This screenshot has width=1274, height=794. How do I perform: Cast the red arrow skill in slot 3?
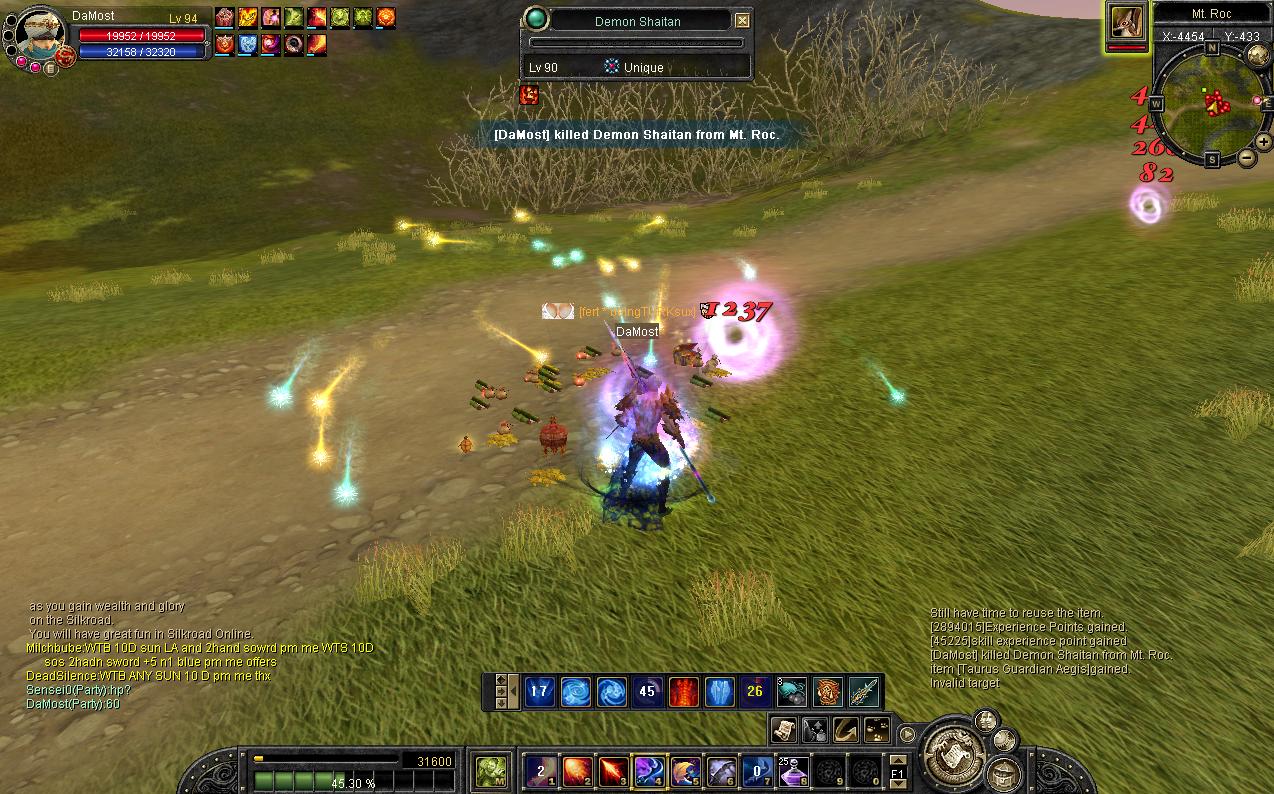613,771
